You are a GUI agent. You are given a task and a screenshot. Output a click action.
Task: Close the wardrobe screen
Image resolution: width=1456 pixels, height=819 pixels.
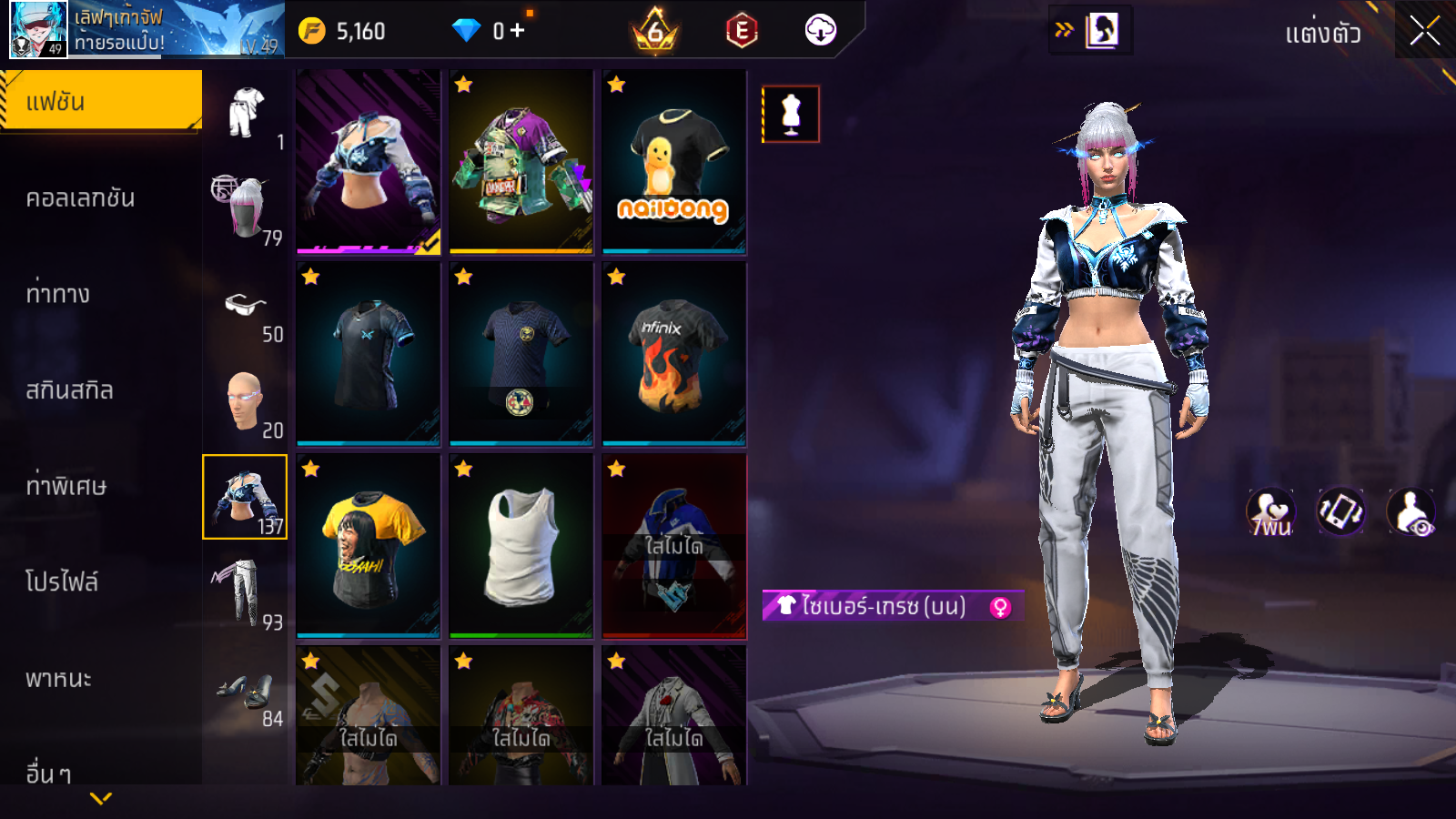1424,32
